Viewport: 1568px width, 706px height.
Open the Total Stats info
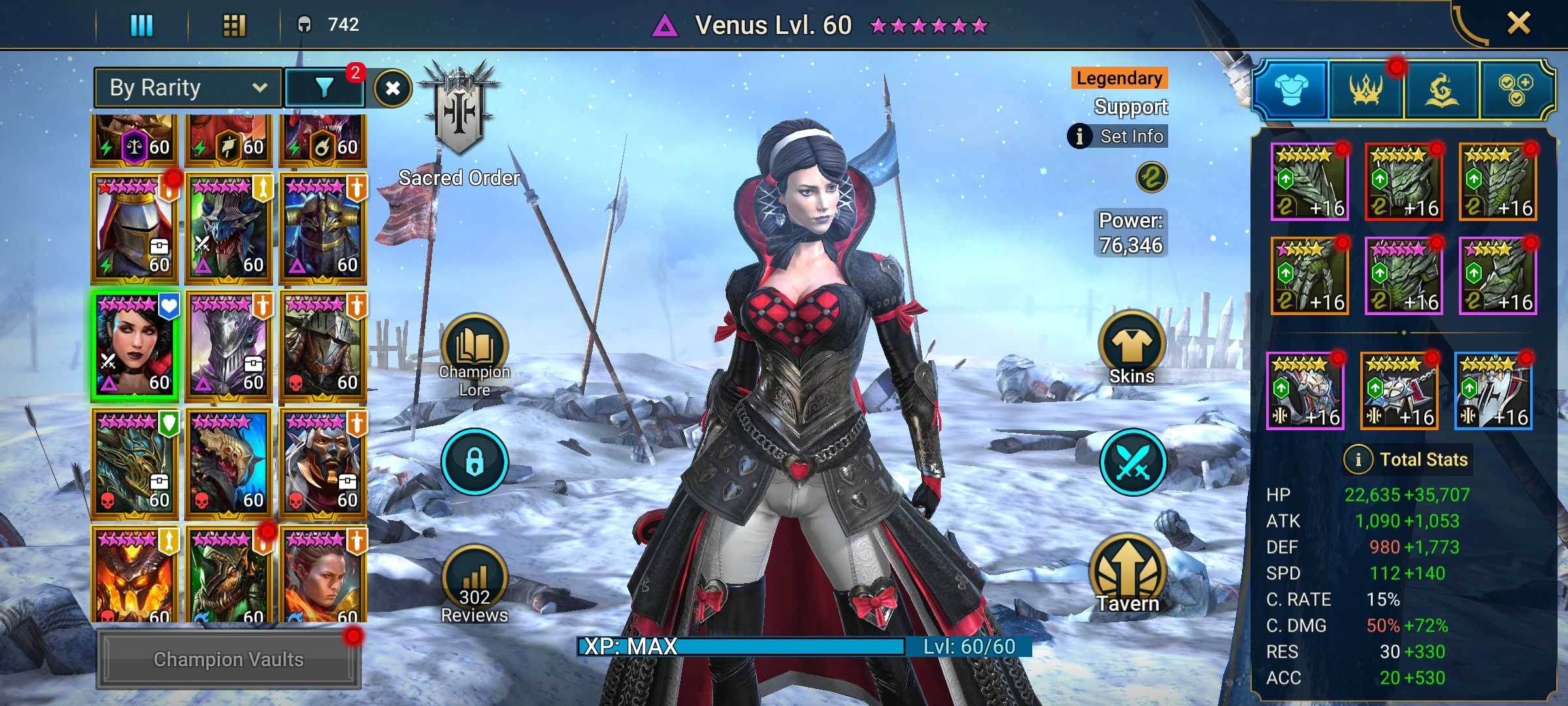pyautogui.click(x=1358, y=460)
